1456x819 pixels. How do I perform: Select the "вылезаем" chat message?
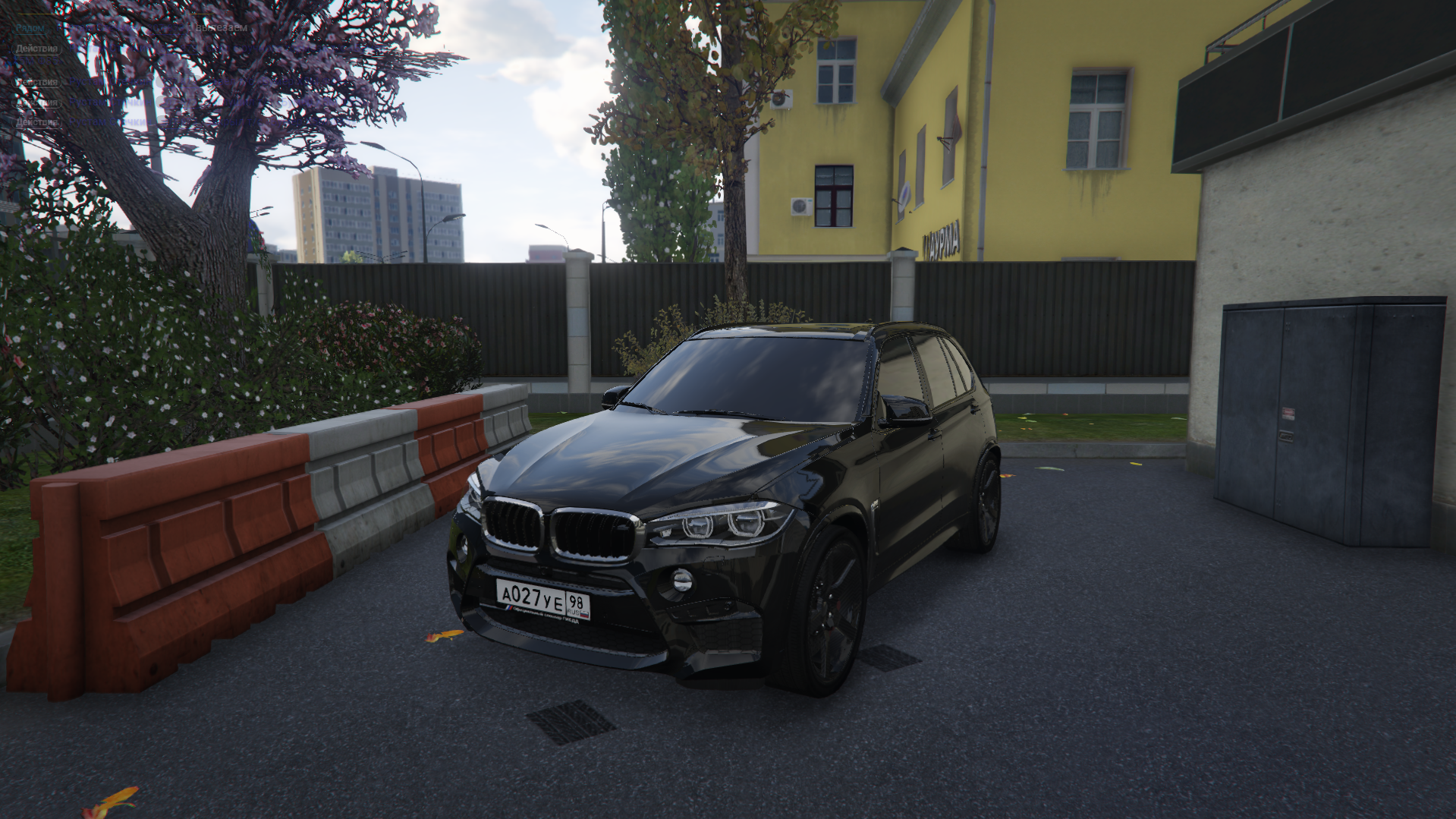tap(221, 28)
